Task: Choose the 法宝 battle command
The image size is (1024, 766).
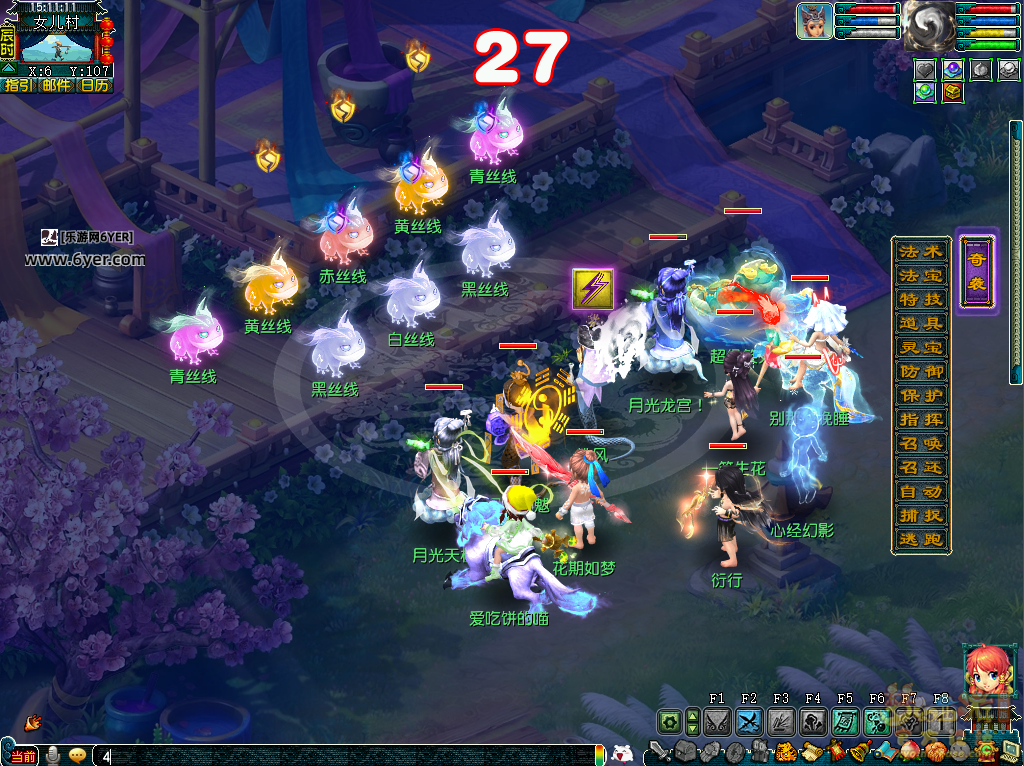Action: point(920,276)
